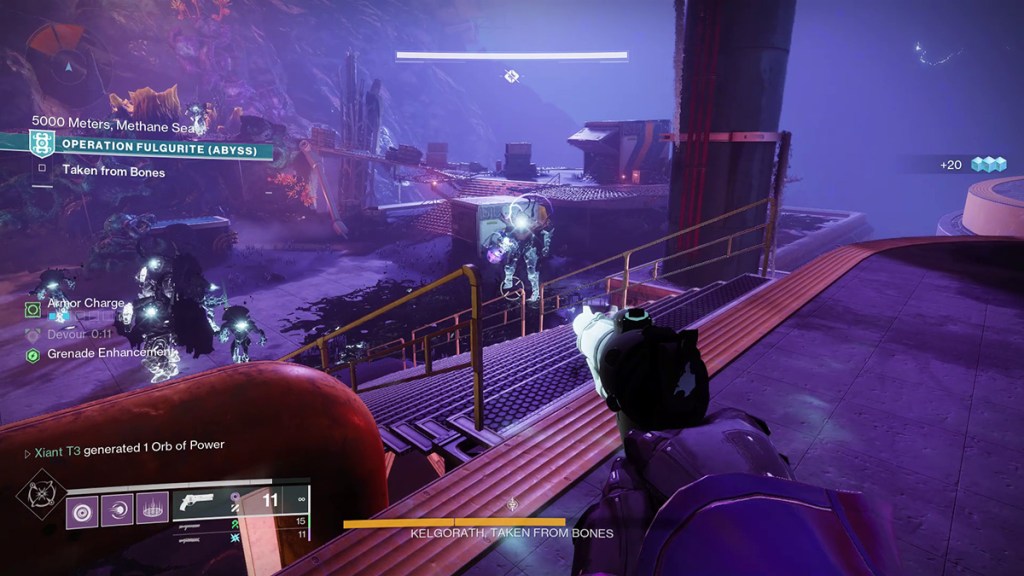Select the Grenade Enhancement buff icon
Image resolution: width=1024 pixels, height=576 pixels.
point(33,354)
